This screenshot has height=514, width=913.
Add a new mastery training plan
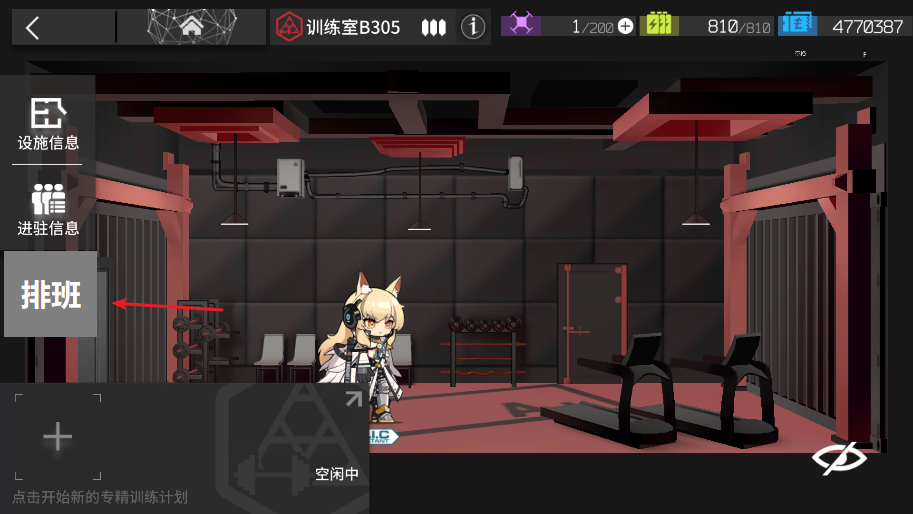pyautogui.click(x=57, y=437)
